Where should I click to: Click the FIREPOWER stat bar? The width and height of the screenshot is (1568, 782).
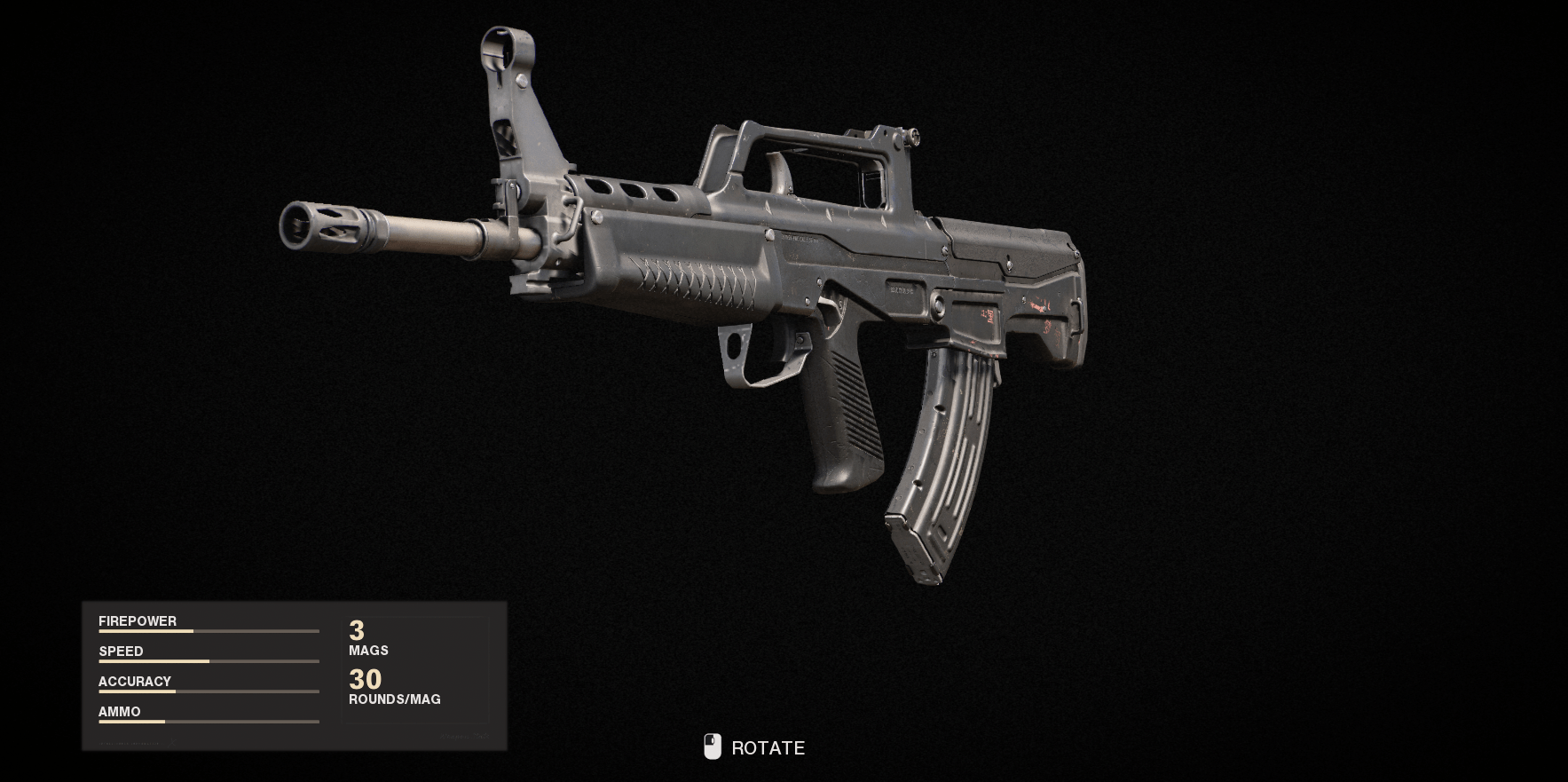[208, 632]
